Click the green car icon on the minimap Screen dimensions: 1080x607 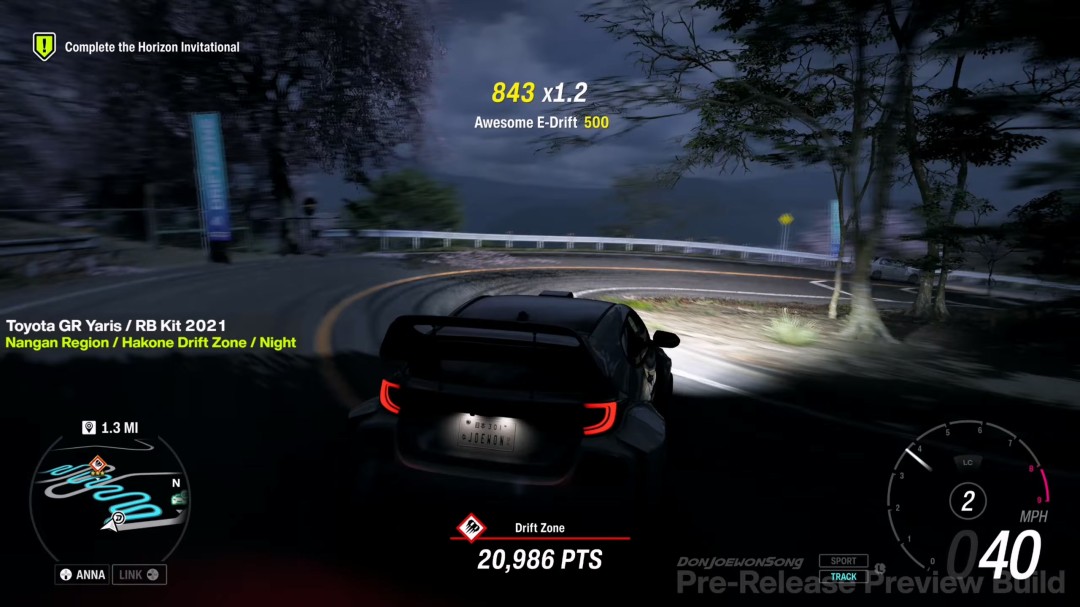pyautogui.click(x=180, y=497)
